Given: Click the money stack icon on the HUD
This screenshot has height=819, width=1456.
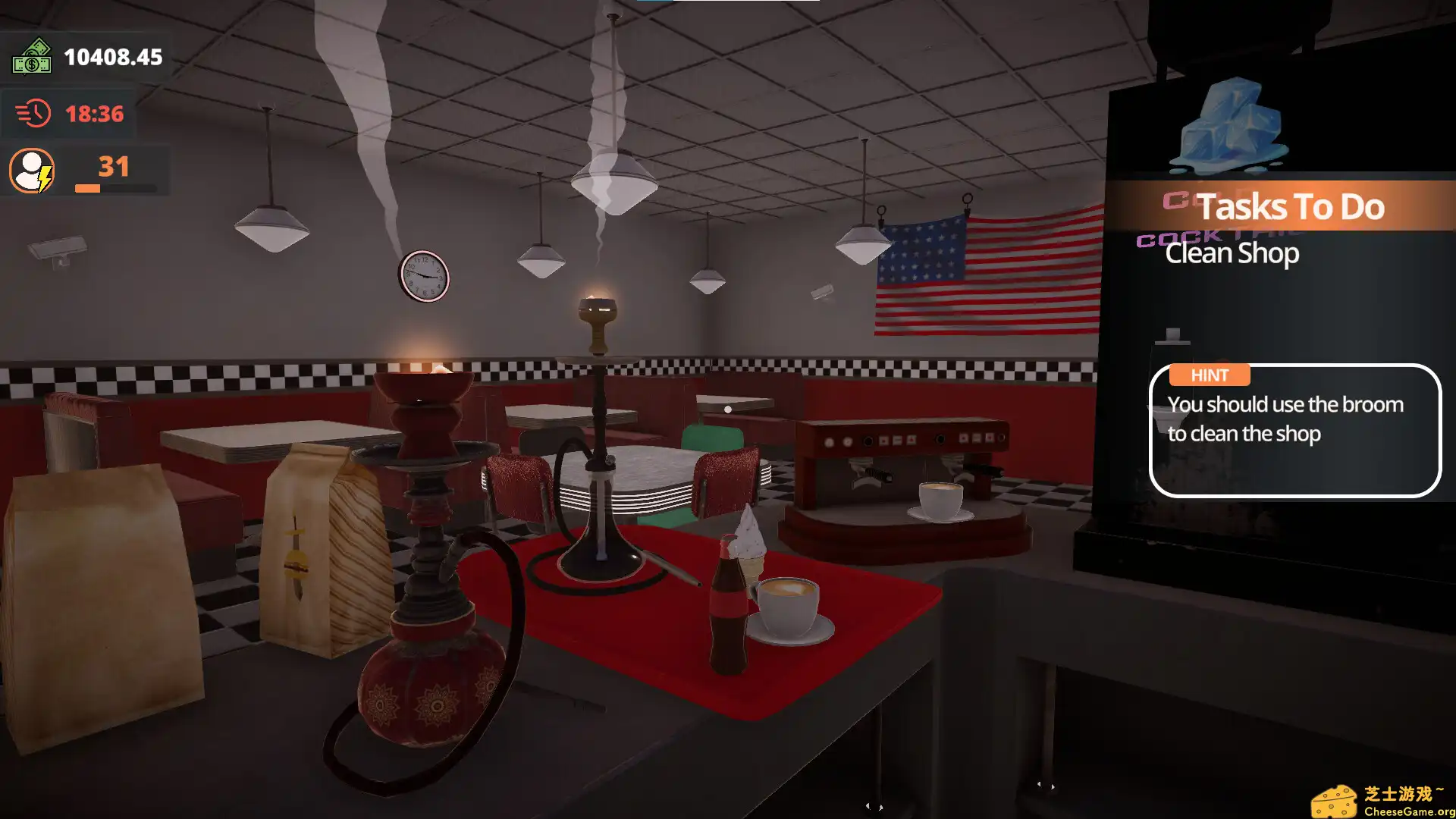Looking at the screenshot, I should [31, 57].
